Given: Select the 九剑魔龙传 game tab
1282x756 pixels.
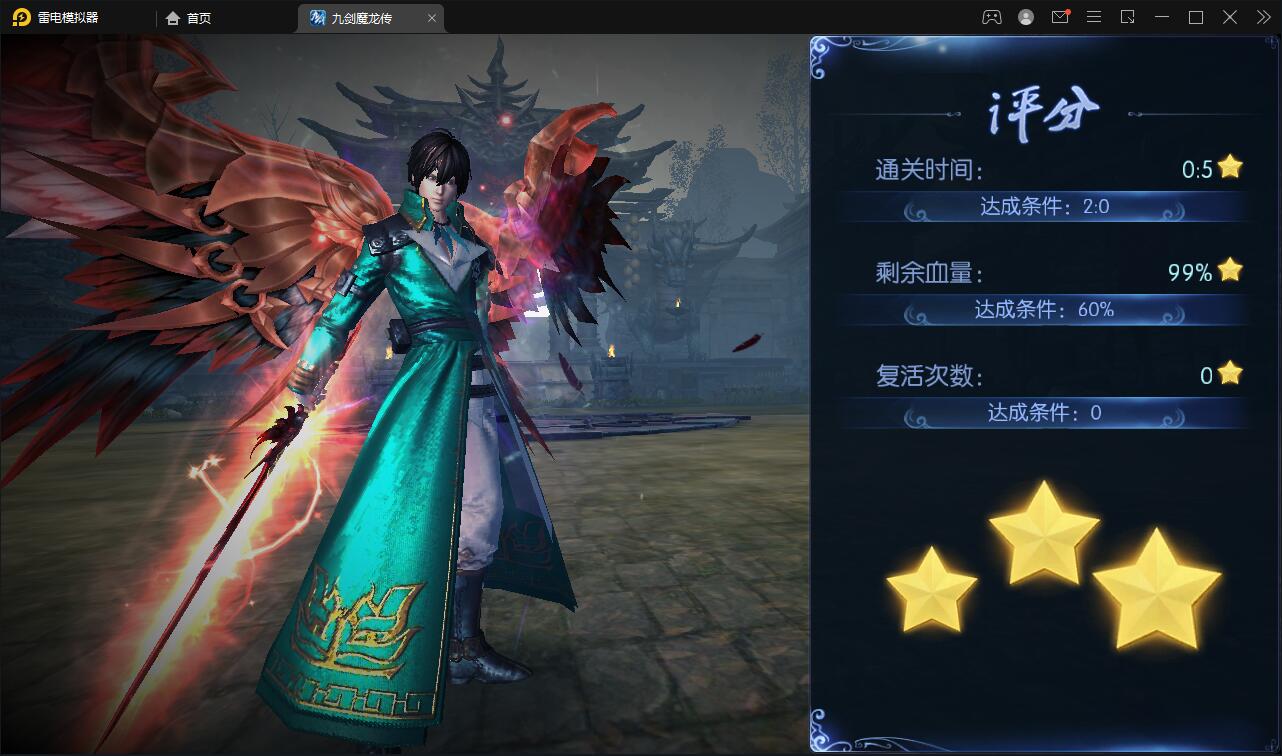Looking at the screenshot, I should [360, 17].
